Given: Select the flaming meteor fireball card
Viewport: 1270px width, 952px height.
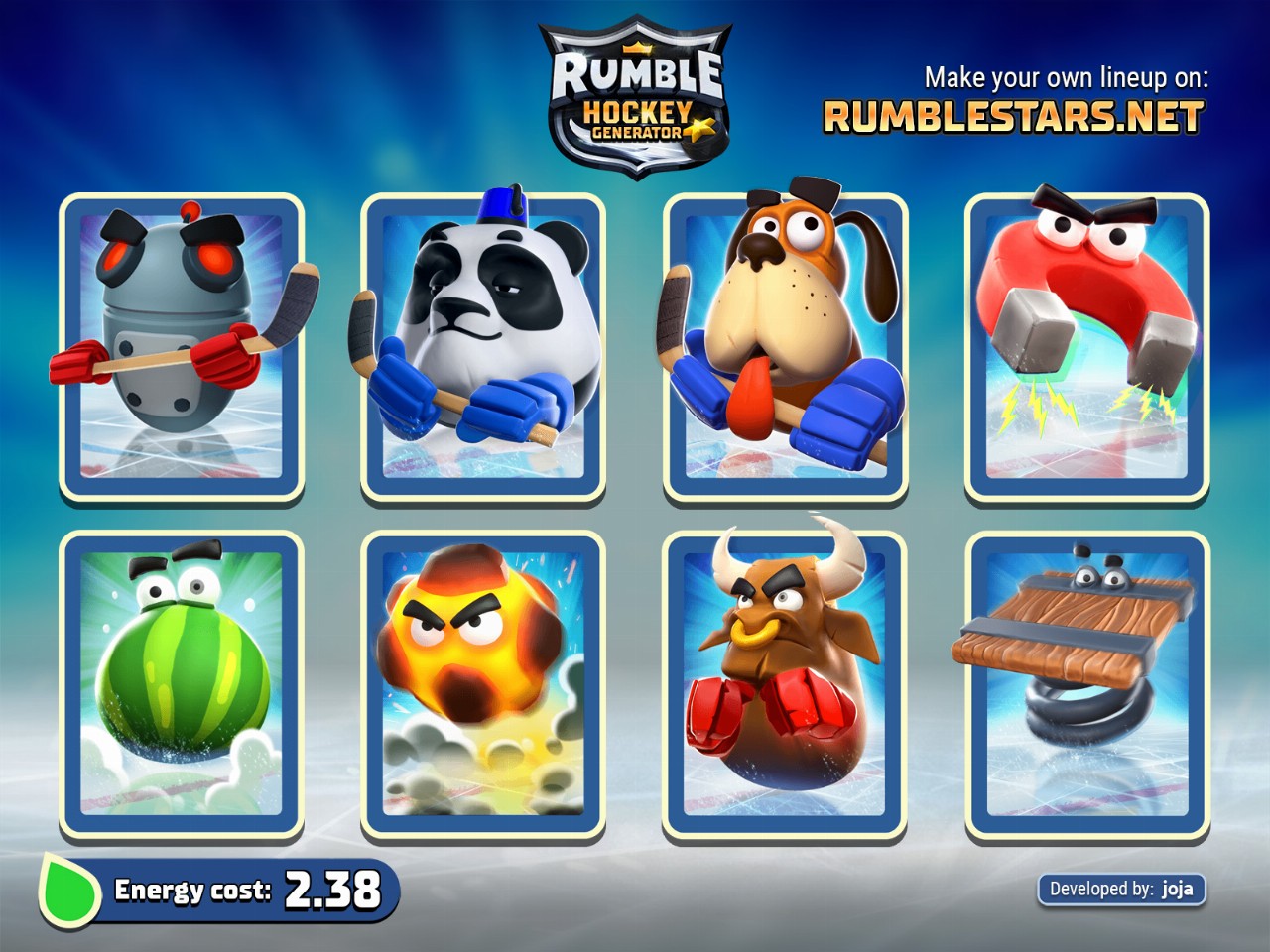Looking at the screenshot, I should click(x=483, y=686).
